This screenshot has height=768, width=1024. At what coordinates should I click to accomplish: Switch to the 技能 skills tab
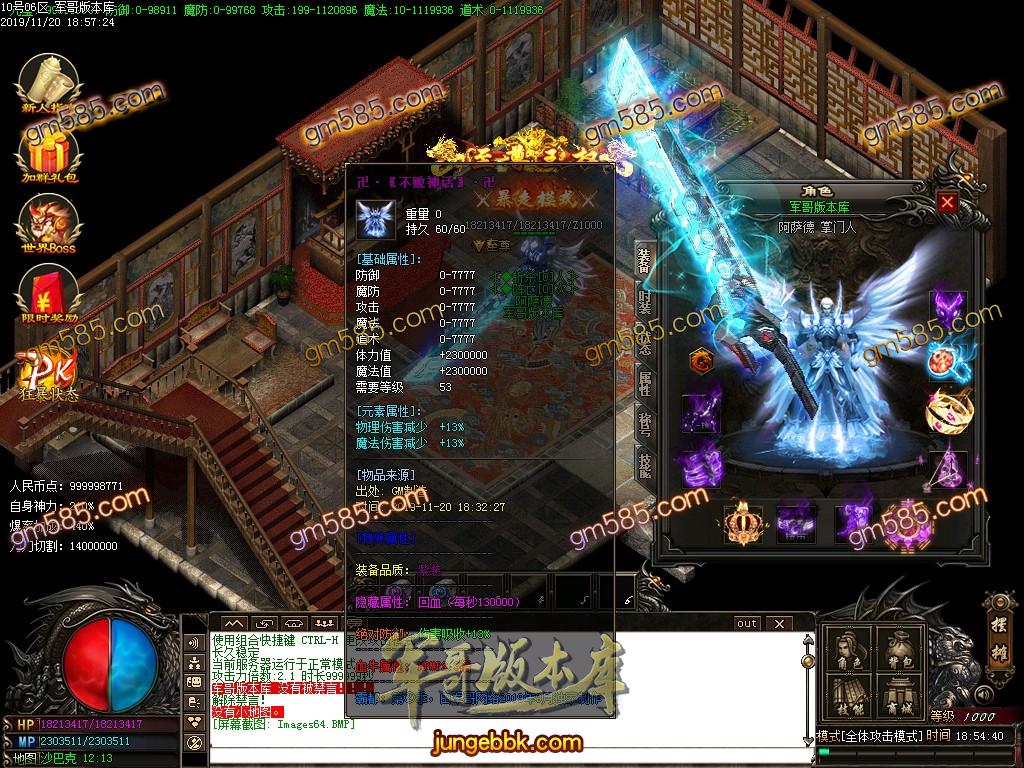click(x=644, y=463)
